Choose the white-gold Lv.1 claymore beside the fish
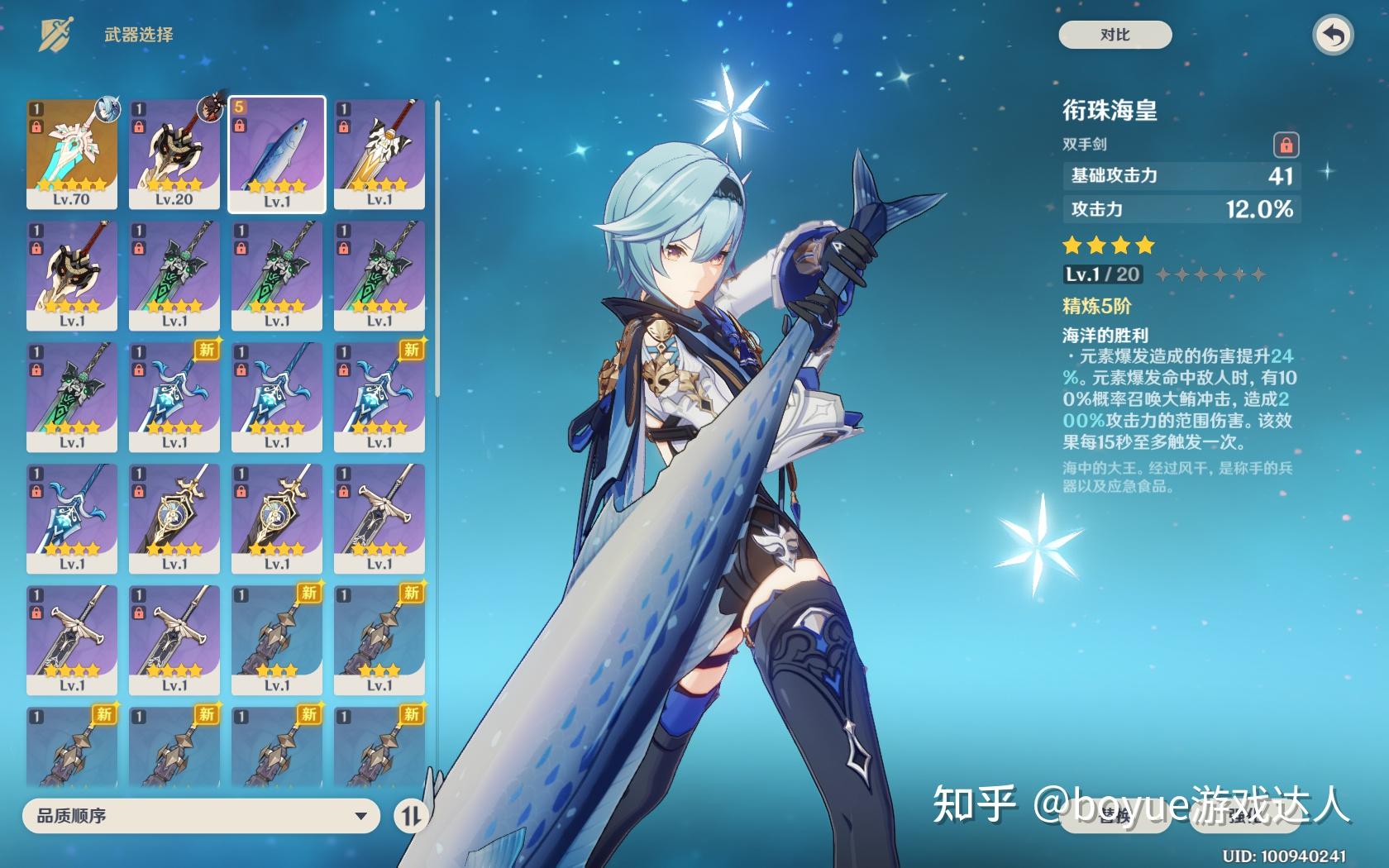This screenshot has width=1389, height=868. pos(379,155)
